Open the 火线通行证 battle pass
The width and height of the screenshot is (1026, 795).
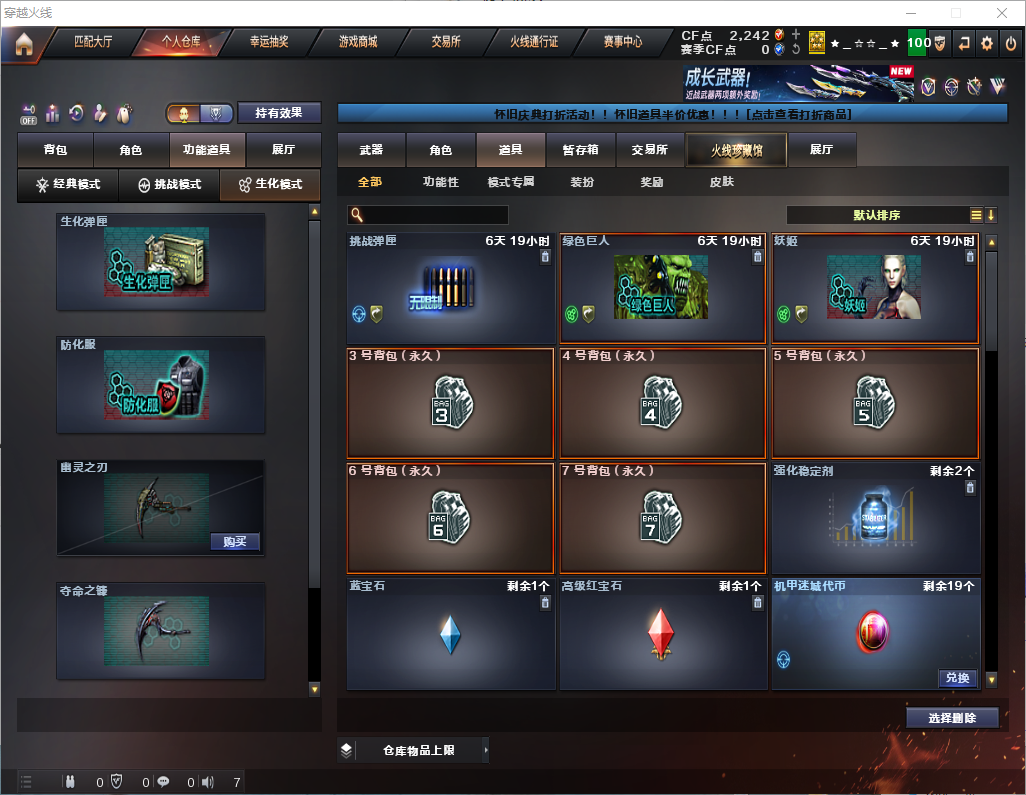534,42
